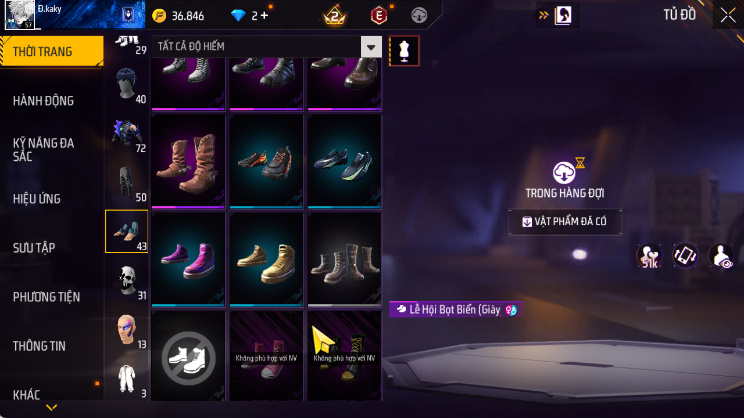
Task: Open the Sưu Tập section
Action: 38,247
